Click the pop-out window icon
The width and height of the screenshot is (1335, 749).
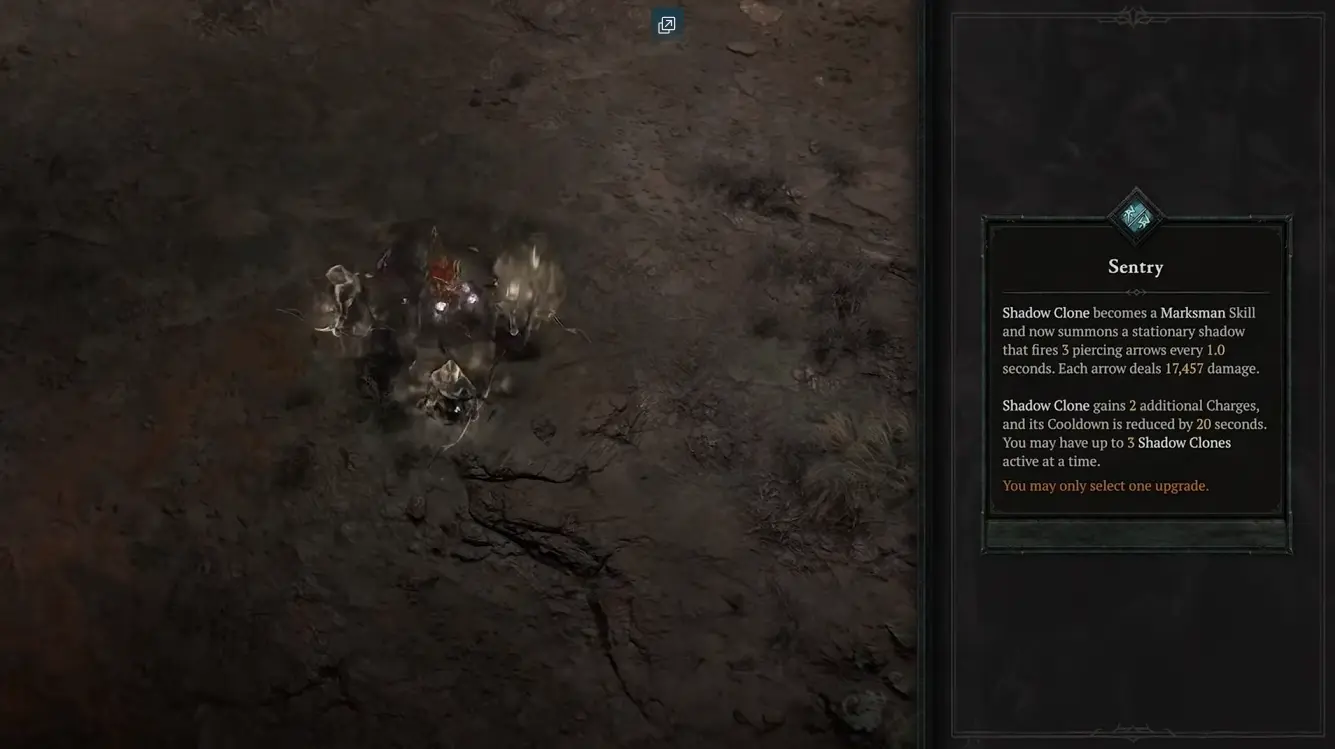click(667, 25)
